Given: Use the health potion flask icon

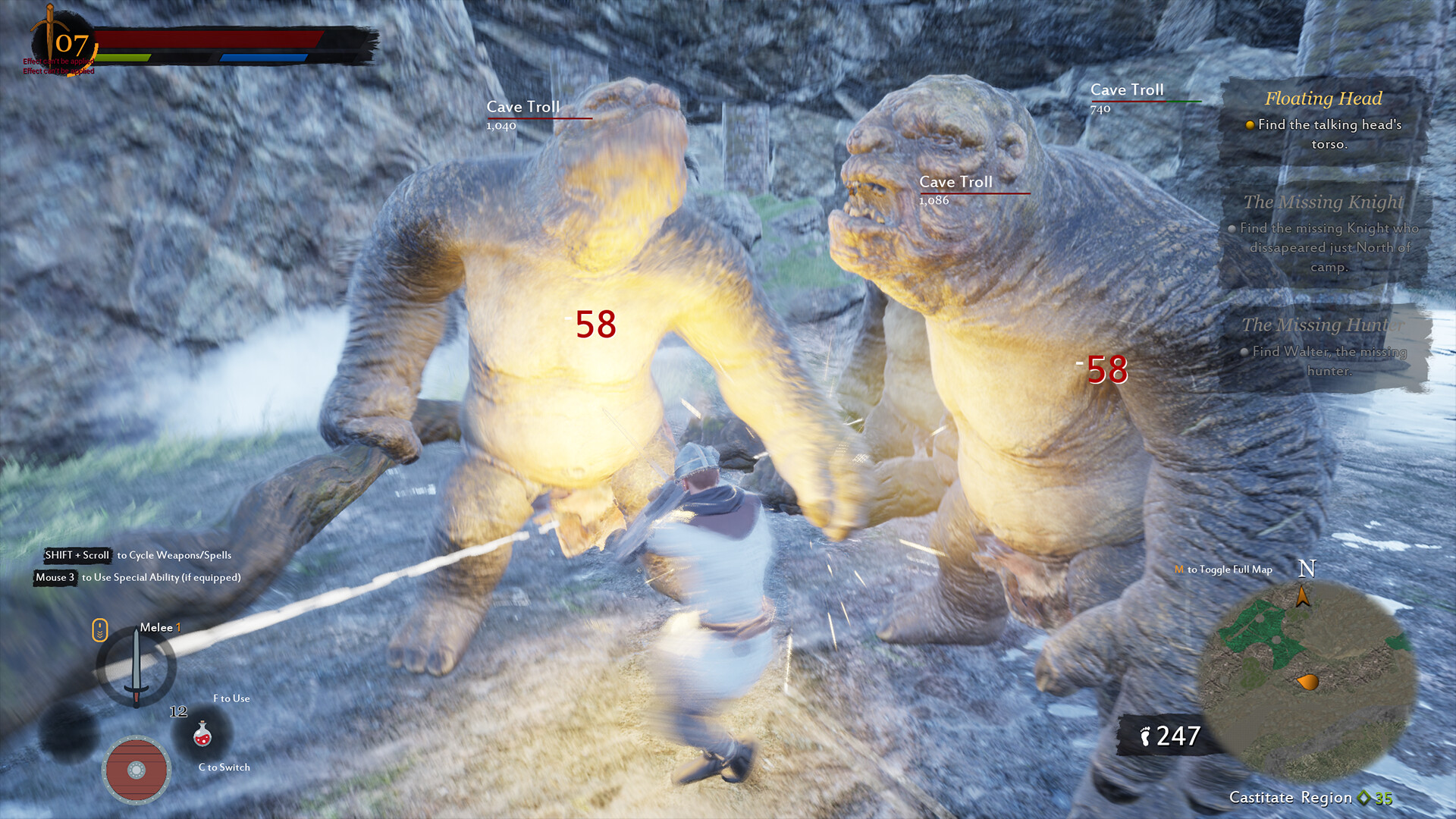Looking at the screenshot, I should pyautogui.click(x=202, y=736).
